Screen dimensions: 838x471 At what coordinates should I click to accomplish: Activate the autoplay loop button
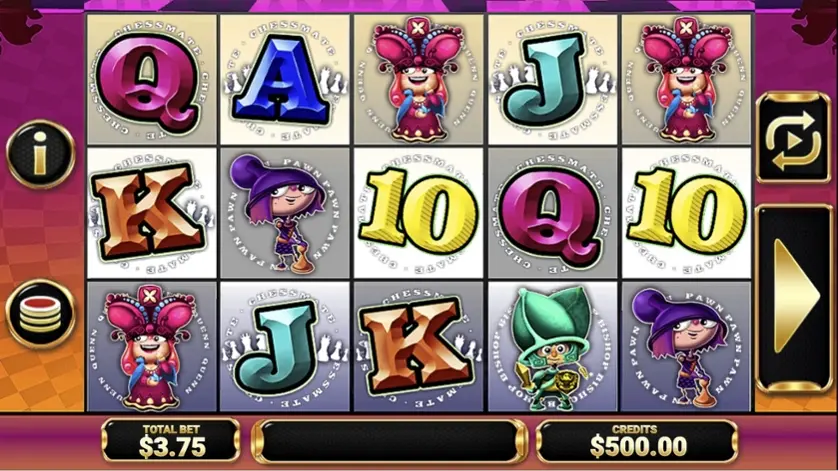click(793, 137)
